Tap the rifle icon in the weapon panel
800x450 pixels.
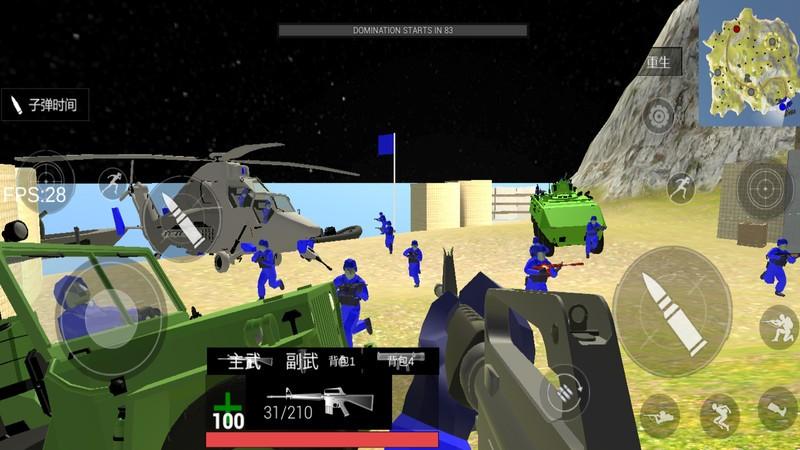319,401
